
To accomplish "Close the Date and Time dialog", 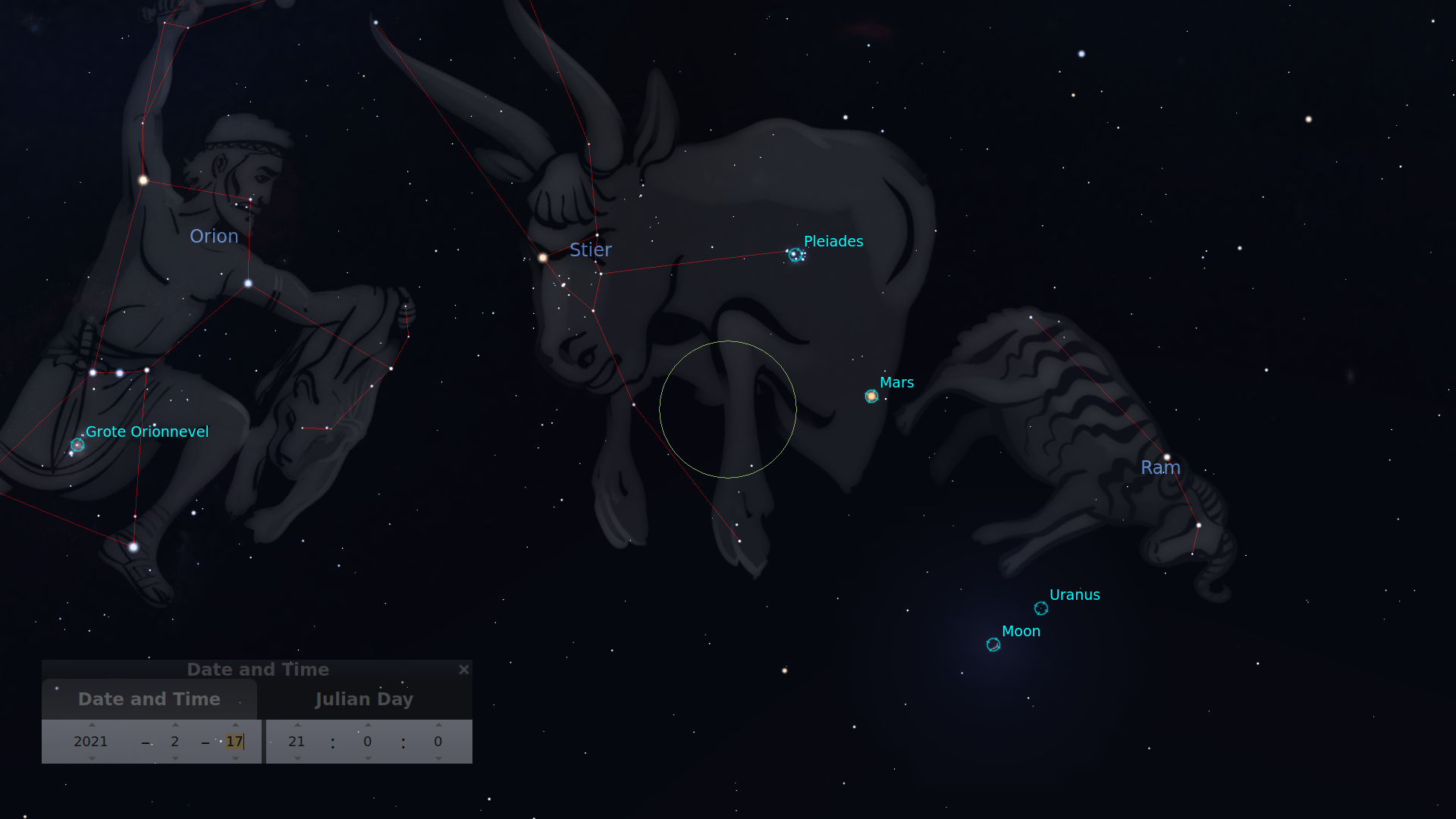I will [464, 670].
